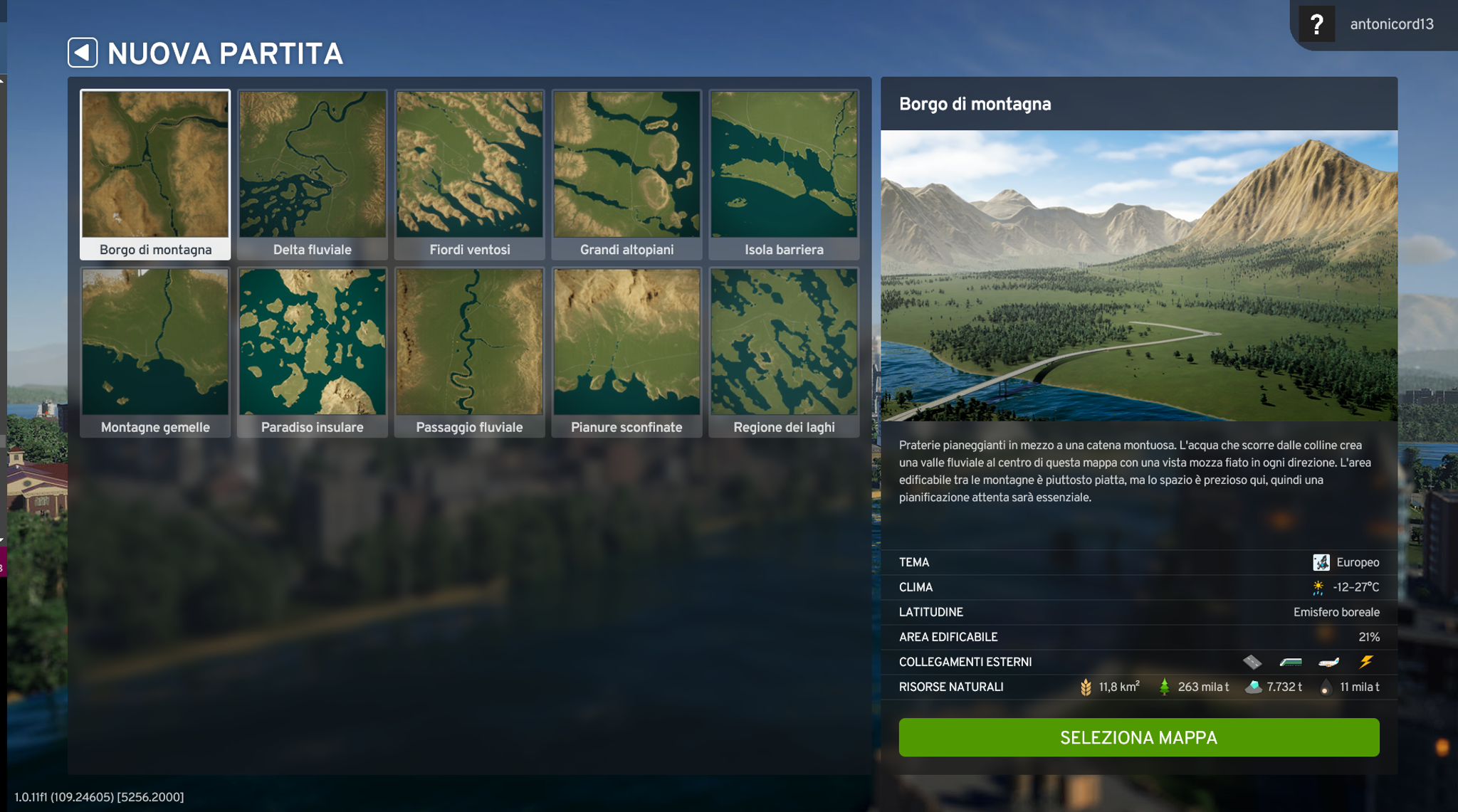Click the back arrow next to Nuova Partita
This screenshot has height=812, width=1458.
point(84,53)
